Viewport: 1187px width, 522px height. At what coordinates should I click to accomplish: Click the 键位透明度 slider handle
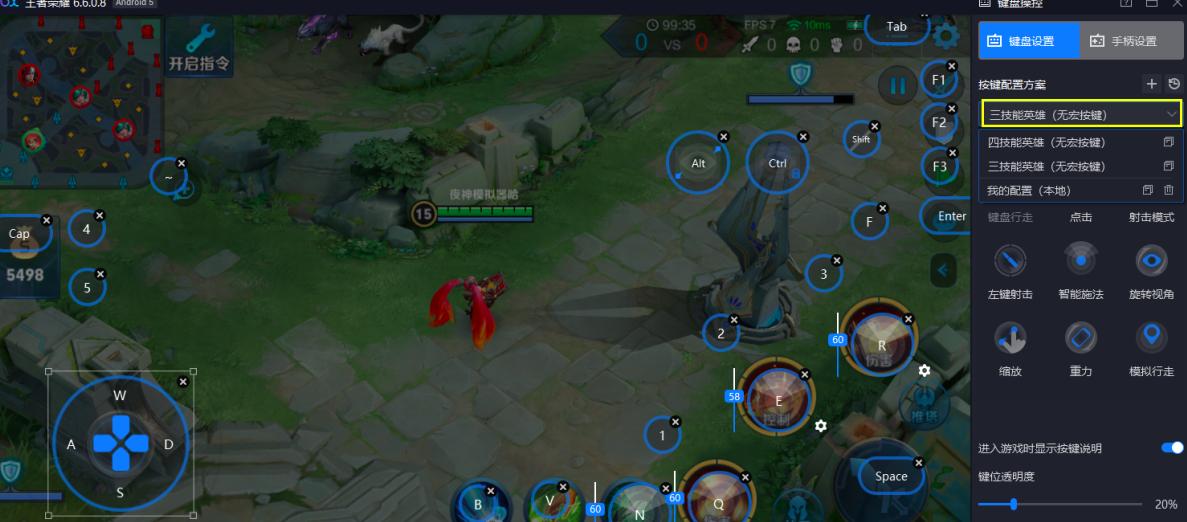tap(1014, 504)
